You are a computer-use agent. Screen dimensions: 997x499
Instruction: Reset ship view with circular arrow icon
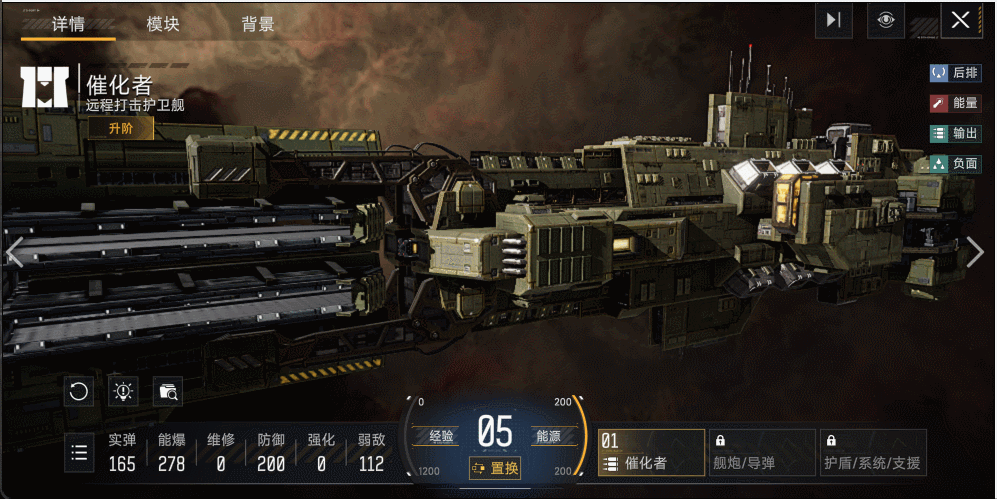[79, 391]
